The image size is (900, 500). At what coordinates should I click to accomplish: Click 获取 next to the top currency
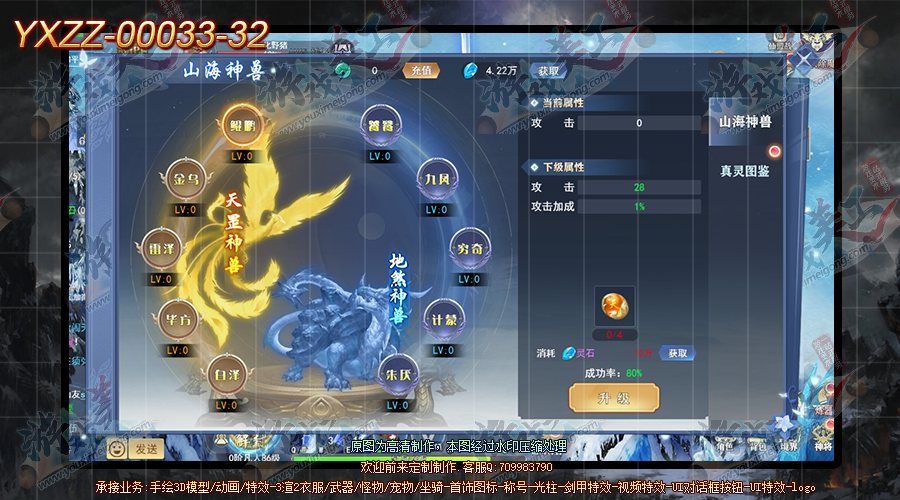click(x=549, y=71)
